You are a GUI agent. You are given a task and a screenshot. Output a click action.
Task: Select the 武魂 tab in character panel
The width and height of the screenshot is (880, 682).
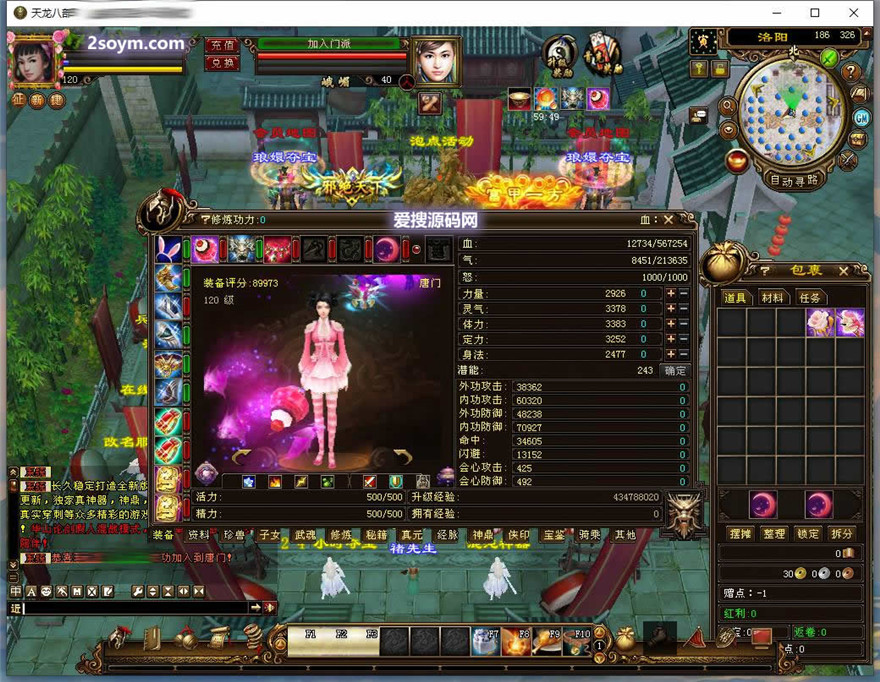[305, 535]
